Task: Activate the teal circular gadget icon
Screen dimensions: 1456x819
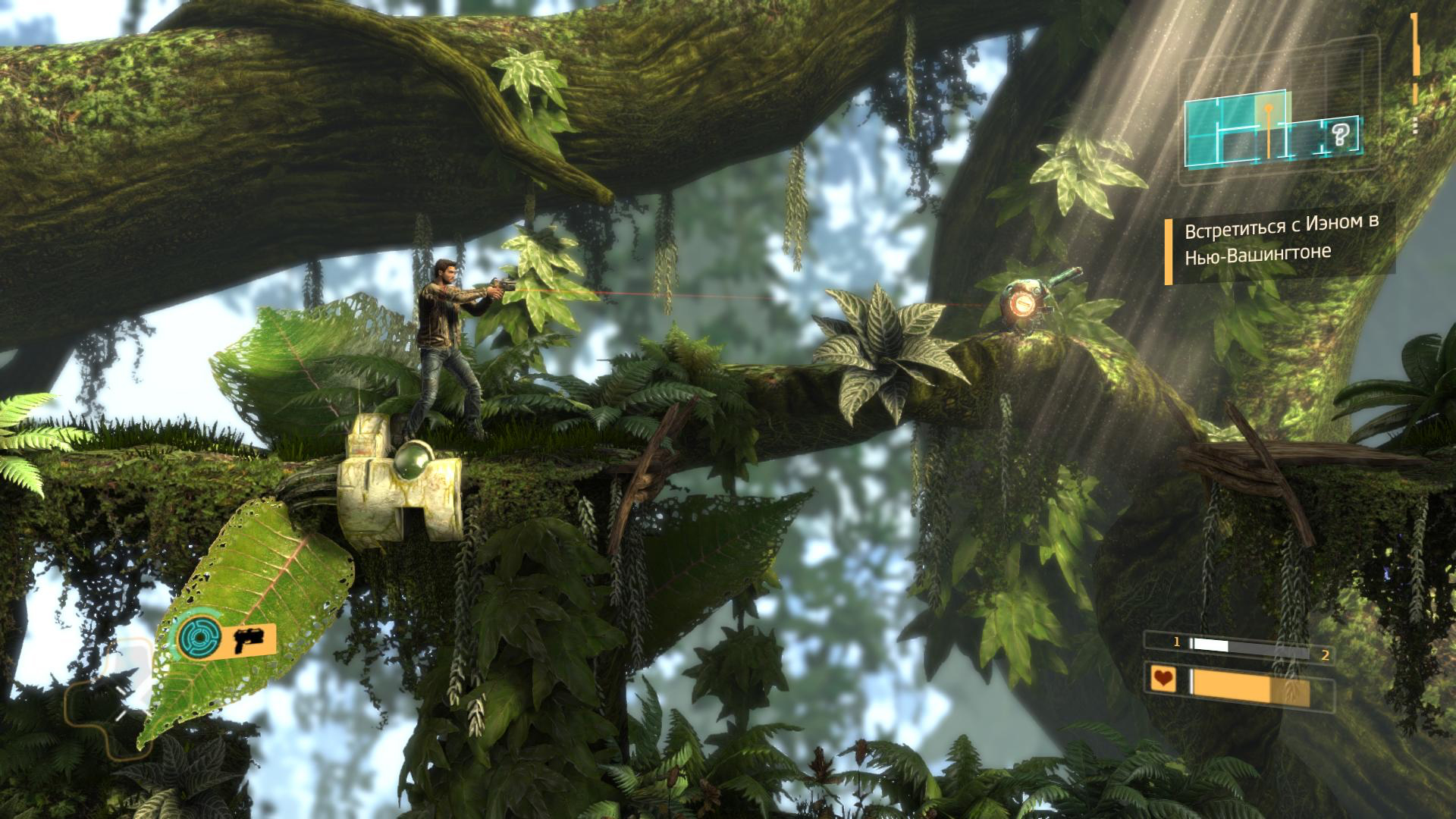Action: pyautogui.click(x=199, y=637)
